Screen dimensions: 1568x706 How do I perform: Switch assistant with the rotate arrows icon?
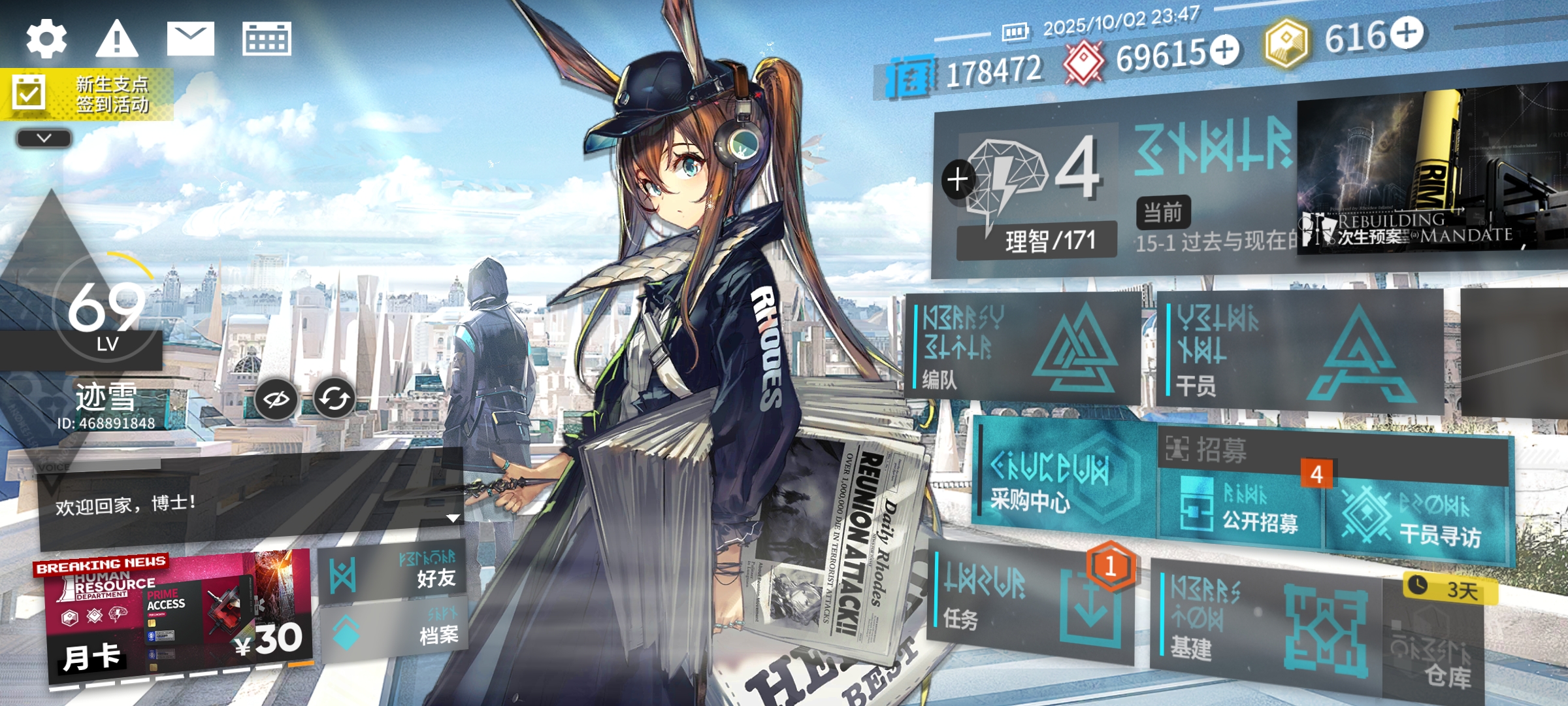(x=334, y=398)
